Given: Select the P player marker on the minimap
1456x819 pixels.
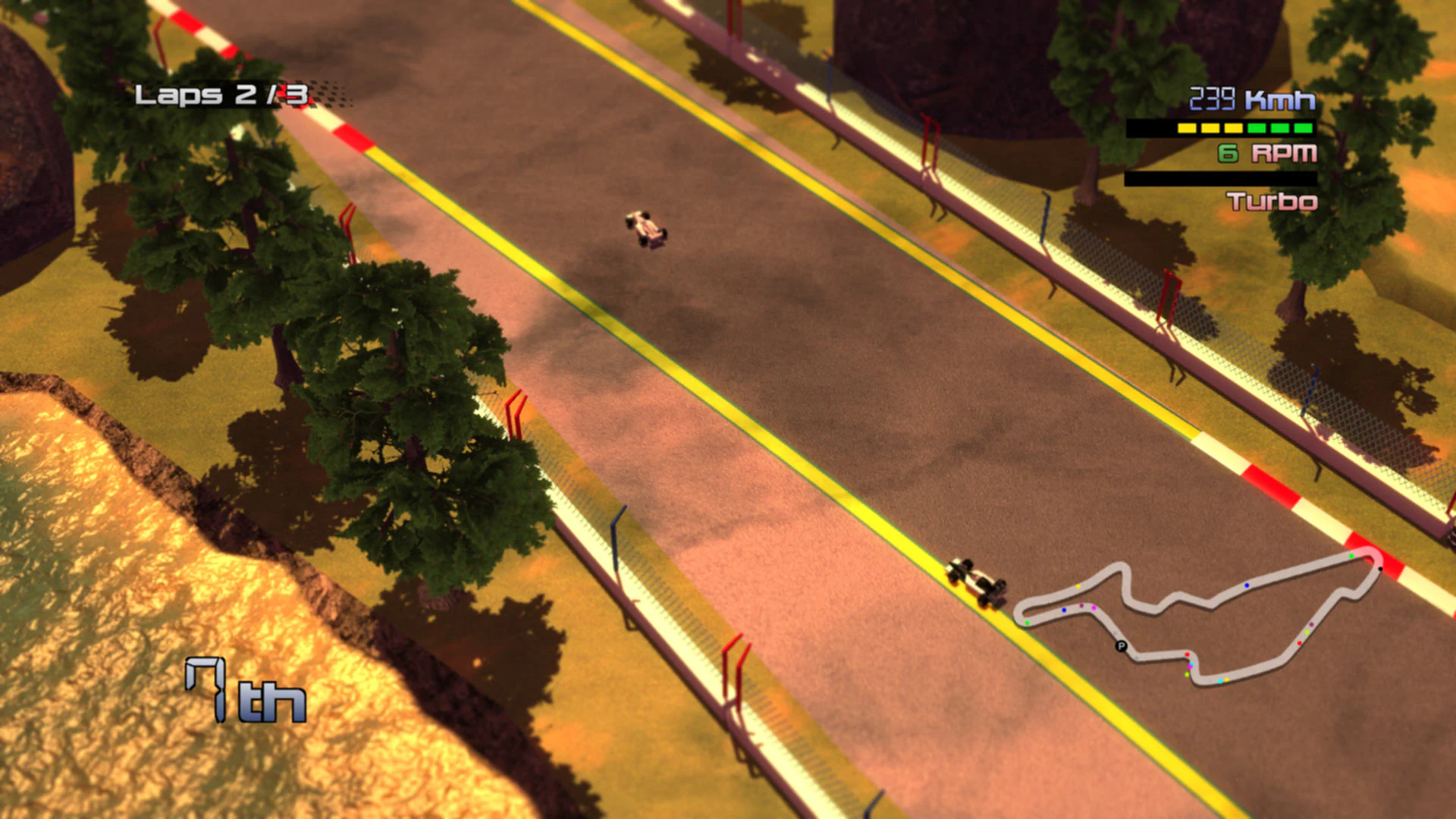Looking at the screenshot, I should [1122, 645].
